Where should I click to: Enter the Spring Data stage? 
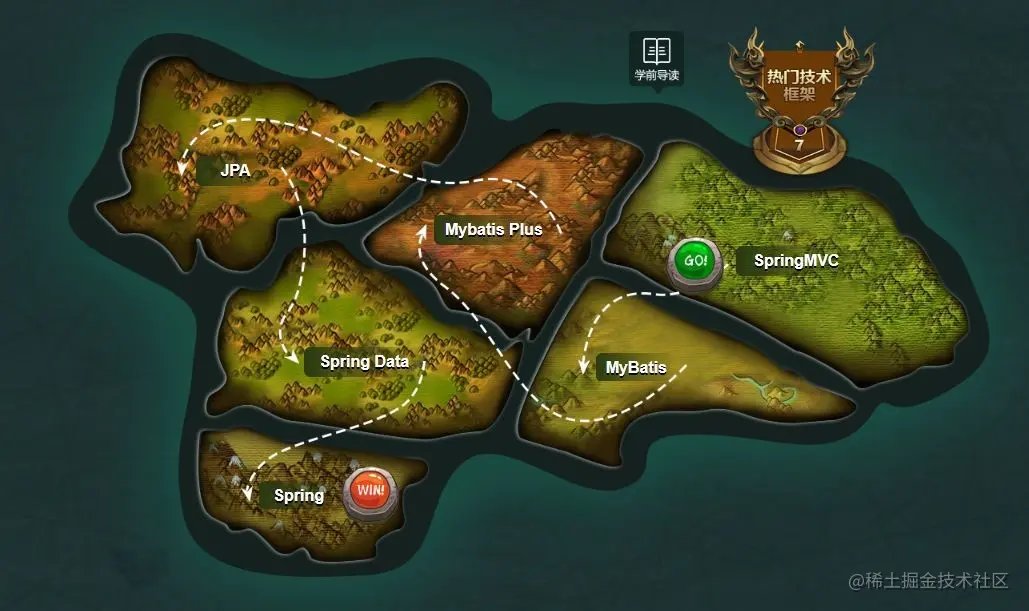(x=364, y=361)
